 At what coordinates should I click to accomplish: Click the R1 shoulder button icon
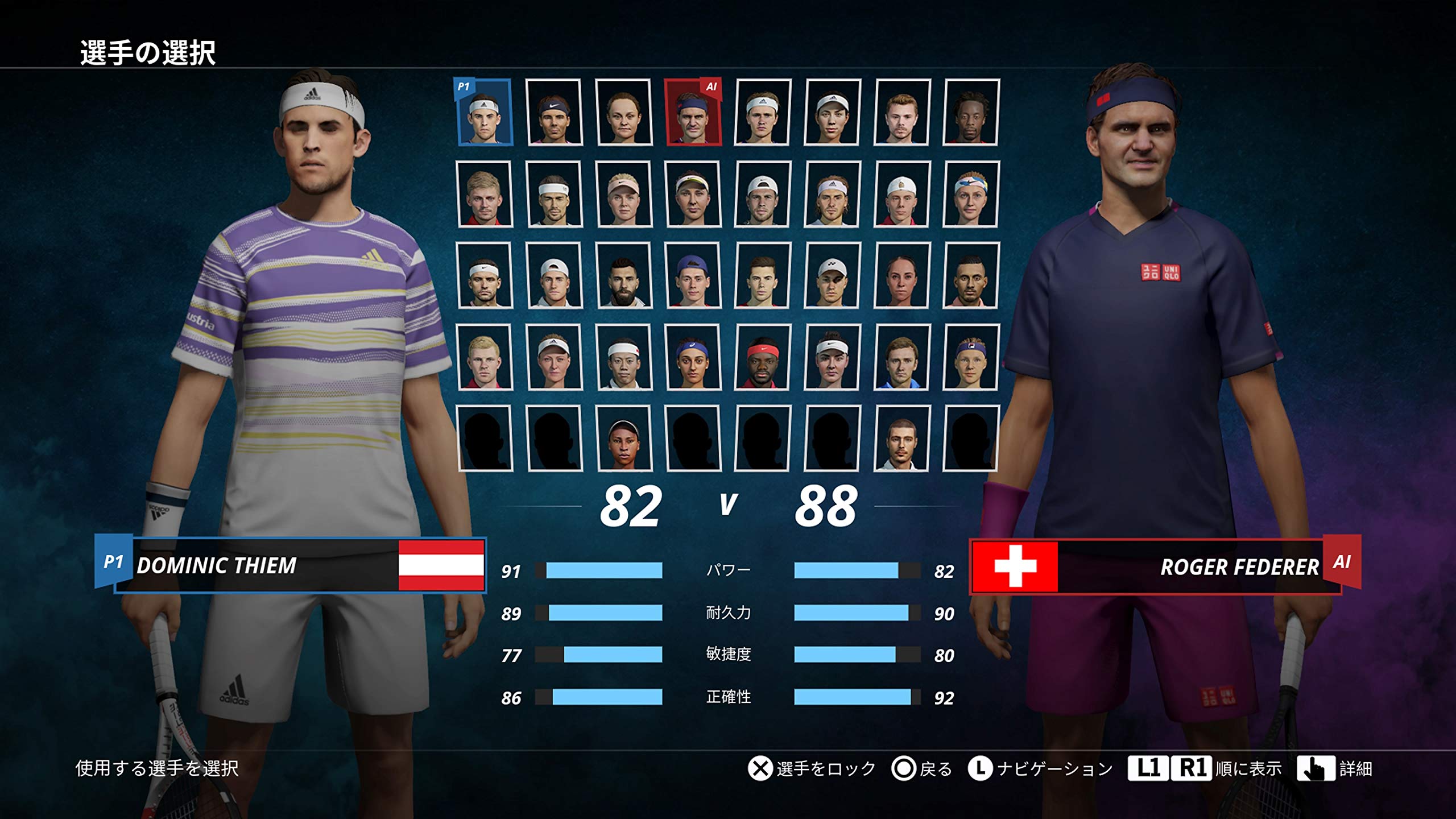[x=1192, y=767]
